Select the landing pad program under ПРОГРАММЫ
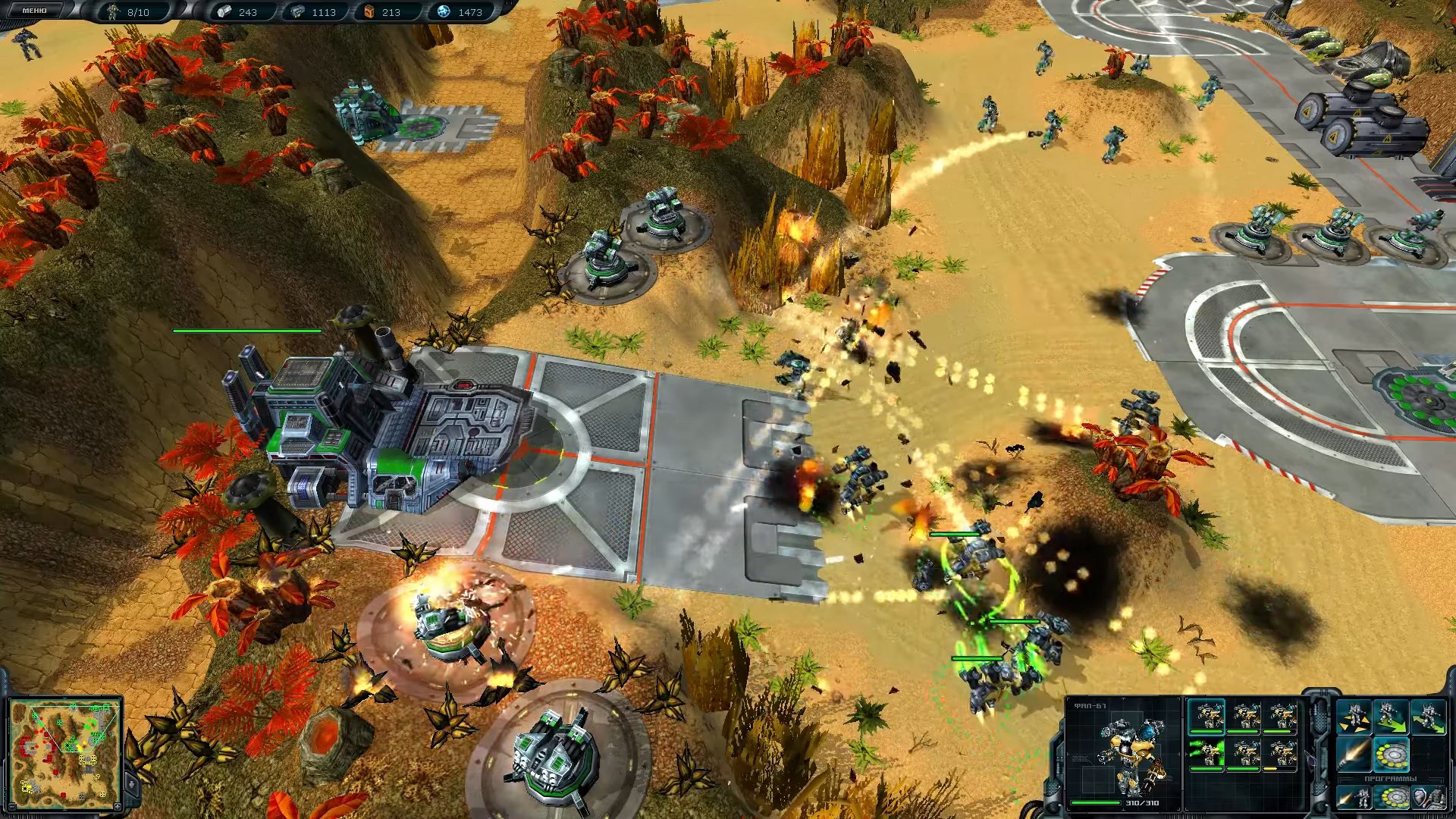This screenshot has width=1456, height=819. pyautogui.click(x=1391, y=798)
